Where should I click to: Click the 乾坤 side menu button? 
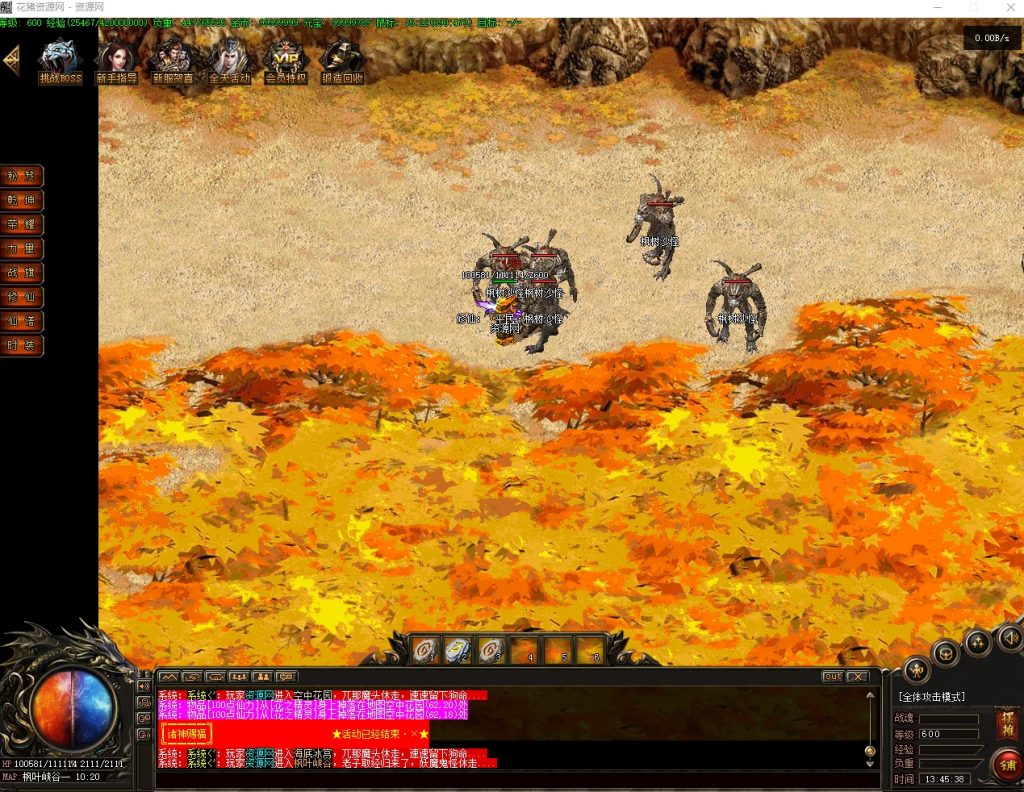pos(22,200)
